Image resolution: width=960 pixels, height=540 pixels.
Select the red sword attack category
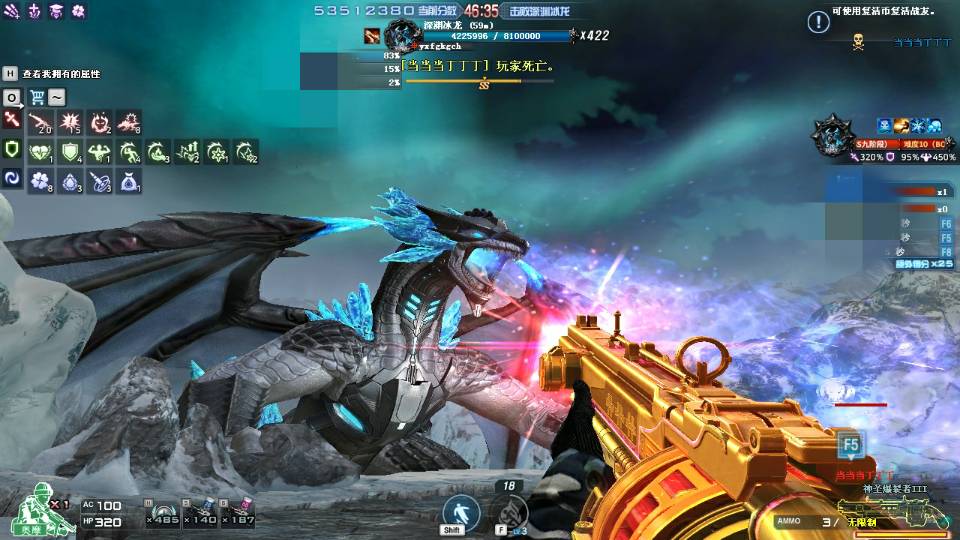pyautogui.click(x=12, y=120)
